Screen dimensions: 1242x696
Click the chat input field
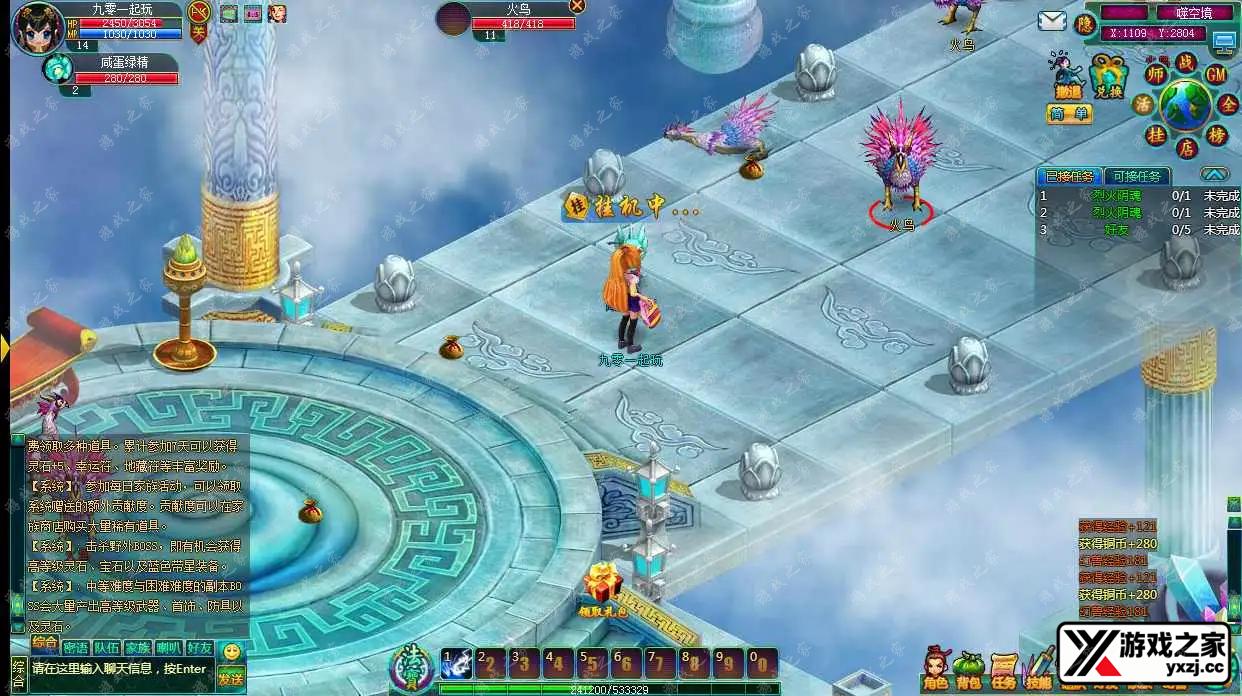tap(120, 669)
